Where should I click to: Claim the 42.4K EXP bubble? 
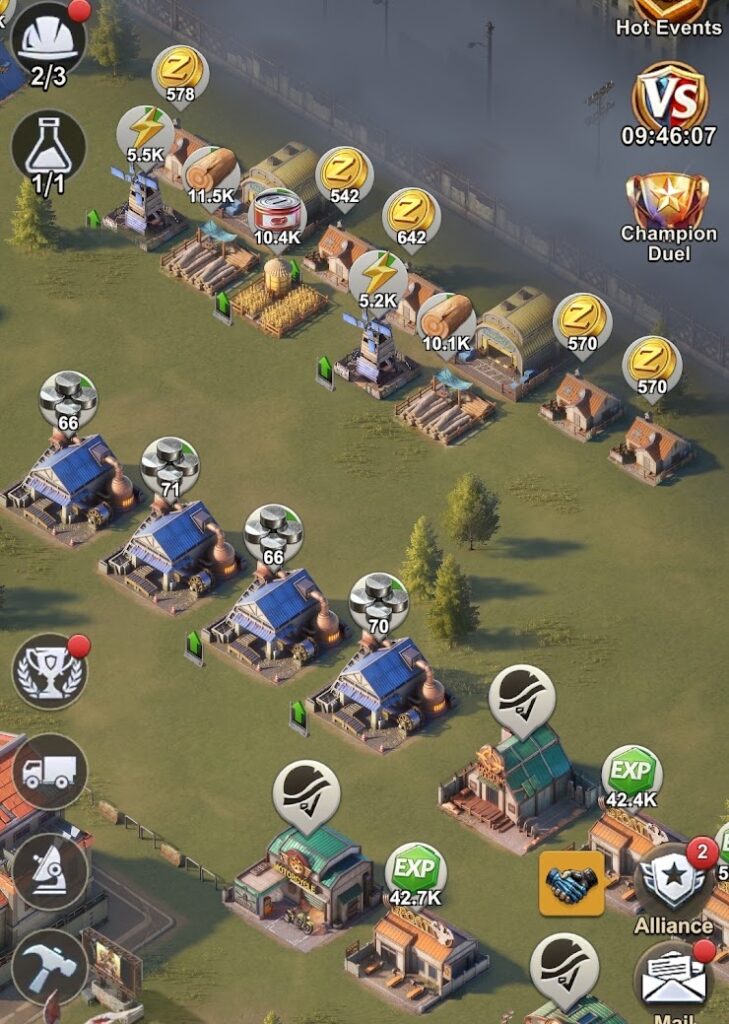[631, 776]
